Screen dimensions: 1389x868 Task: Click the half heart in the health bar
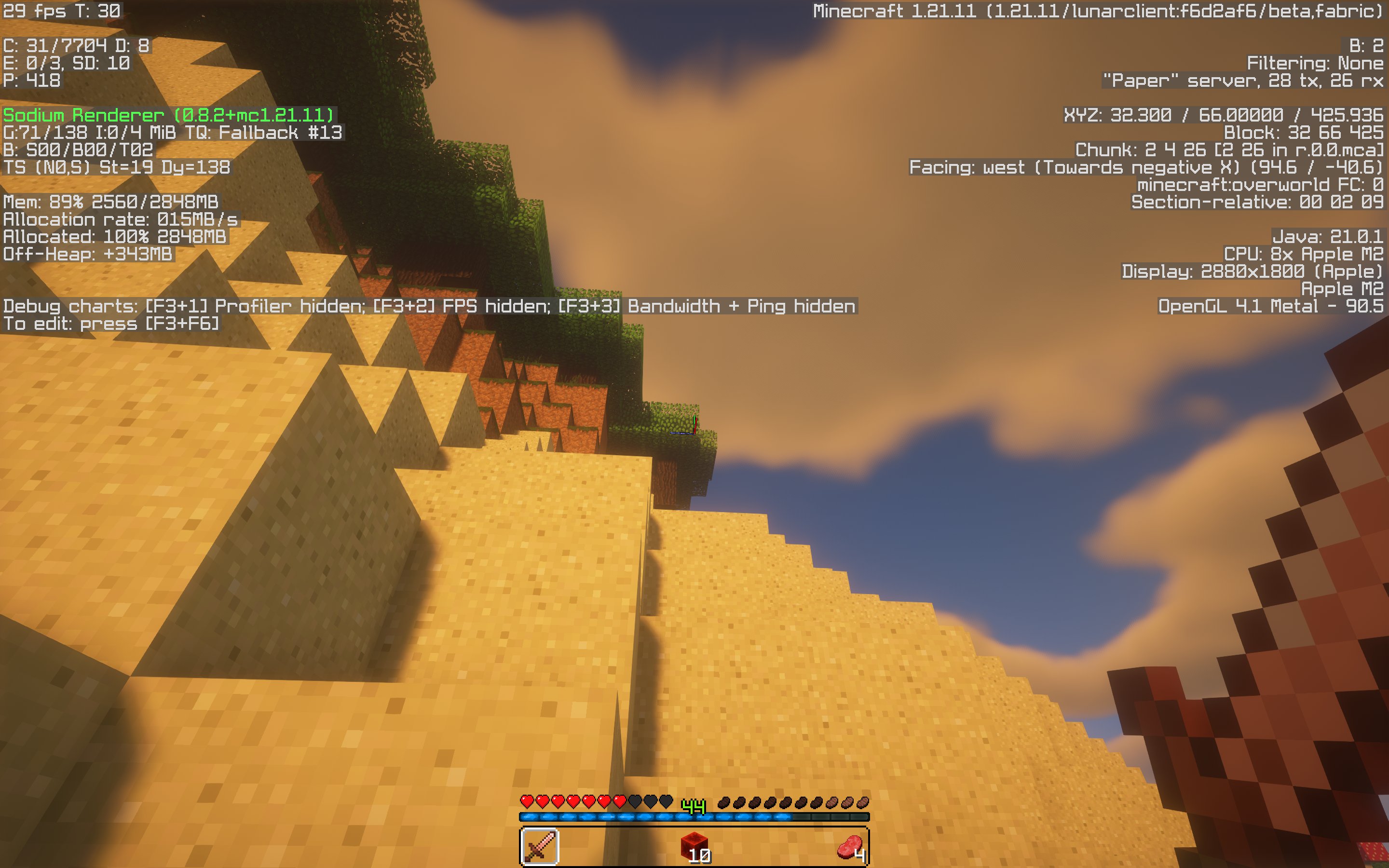click(x=620, y=801)
